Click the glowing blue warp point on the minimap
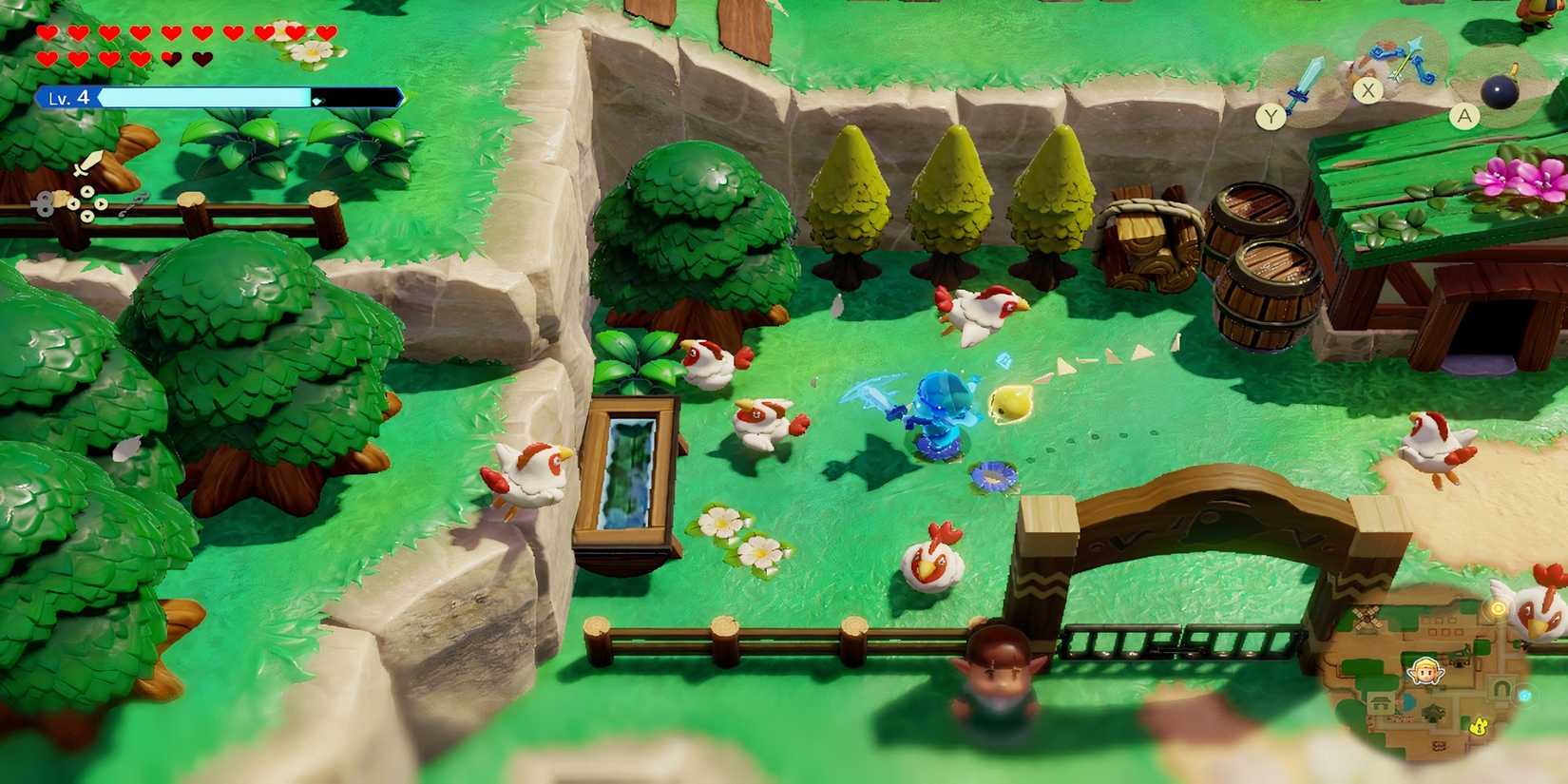The width and height of the screenshot is (1568, 784). pos(1525,696)
